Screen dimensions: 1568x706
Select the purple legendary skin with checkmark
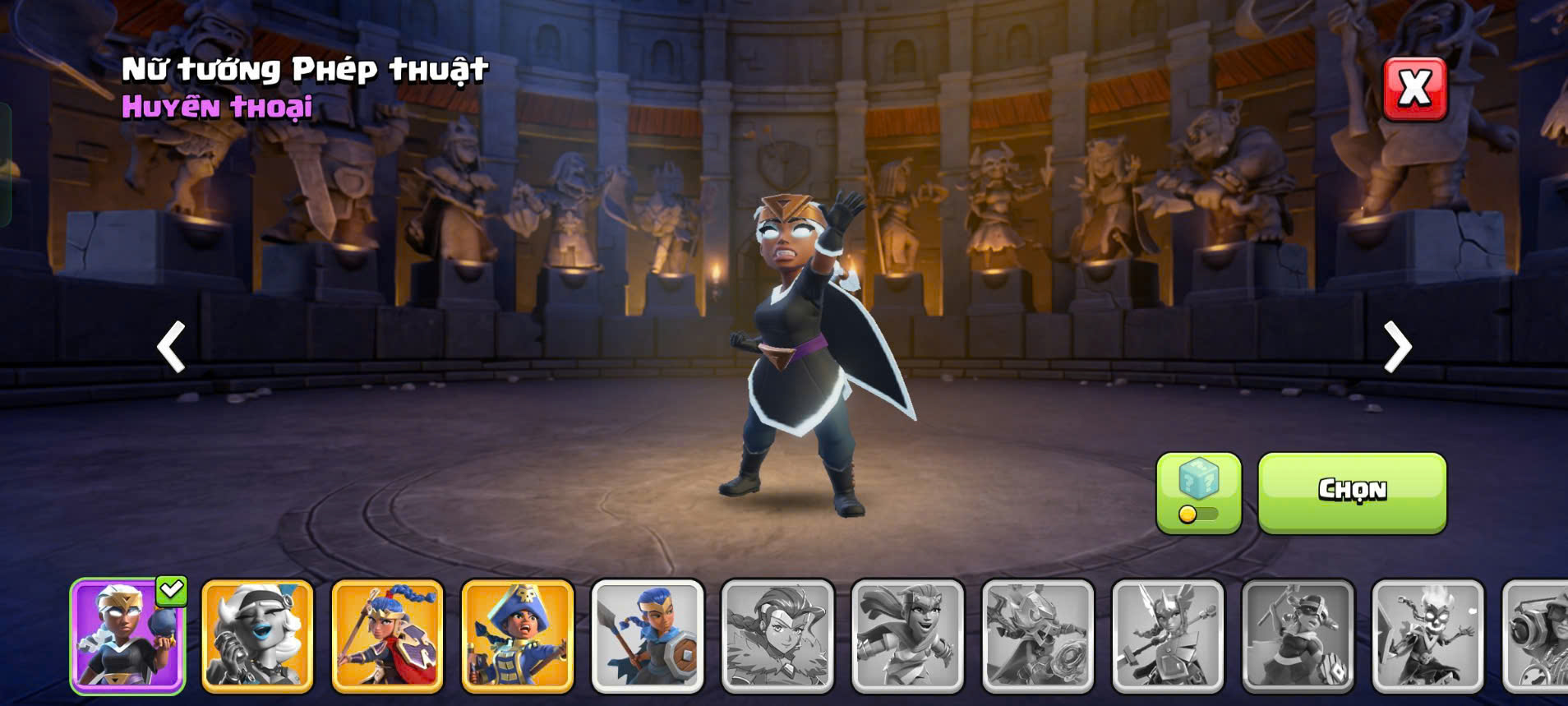(127, 635)
